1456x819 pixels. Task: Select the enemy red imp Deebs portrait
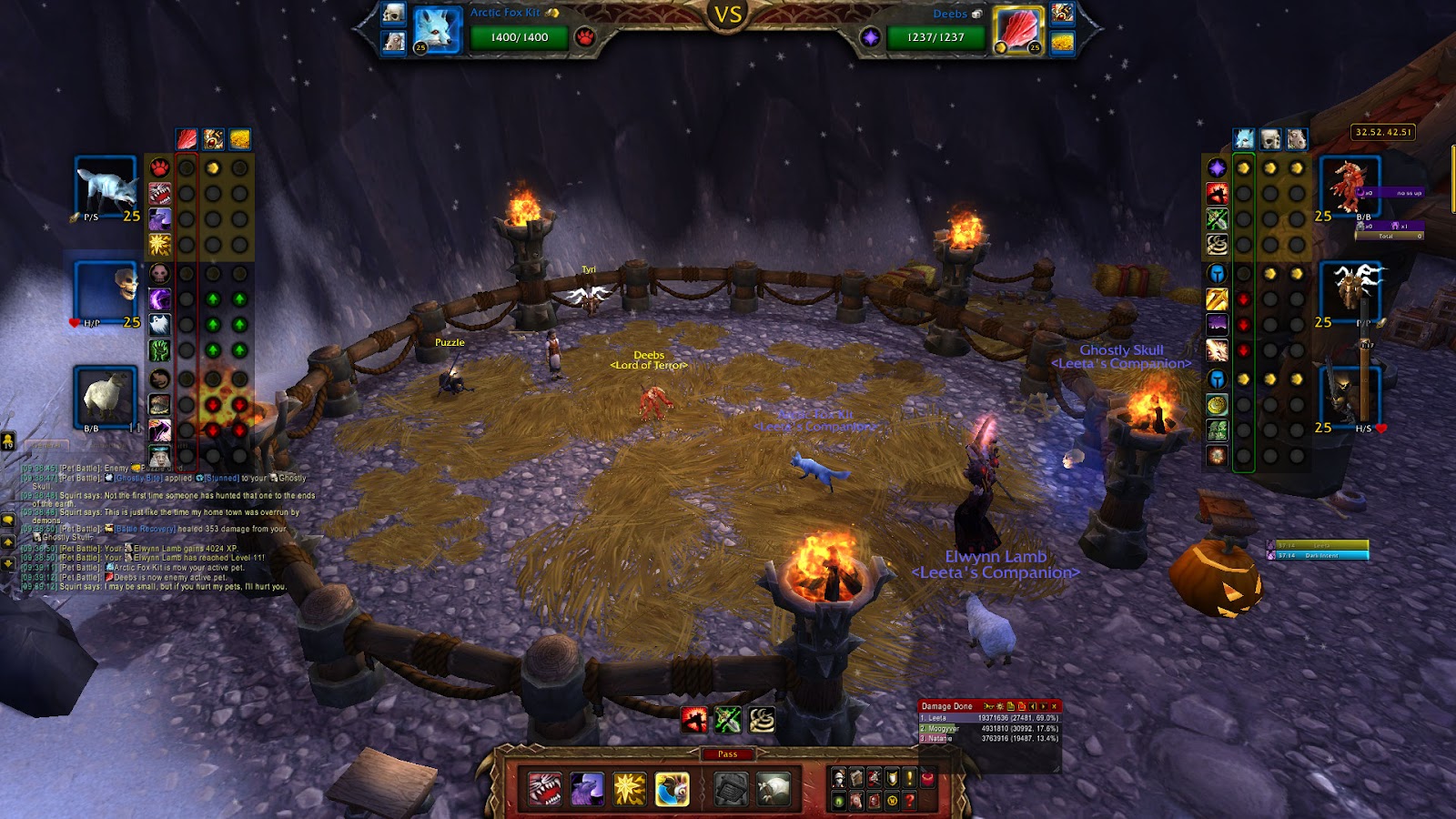click(x=1350, y=187)
